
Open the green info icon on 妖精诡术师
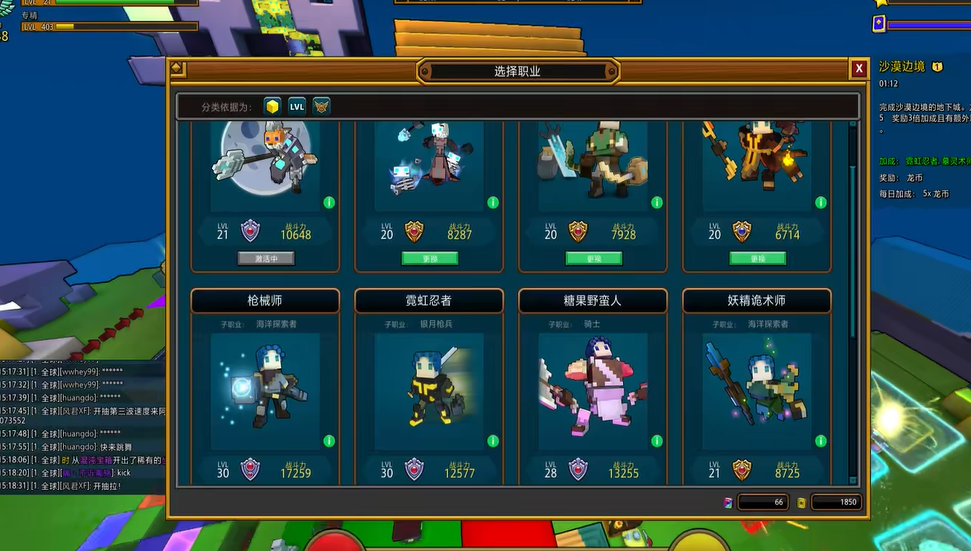(x=821, y=441)
